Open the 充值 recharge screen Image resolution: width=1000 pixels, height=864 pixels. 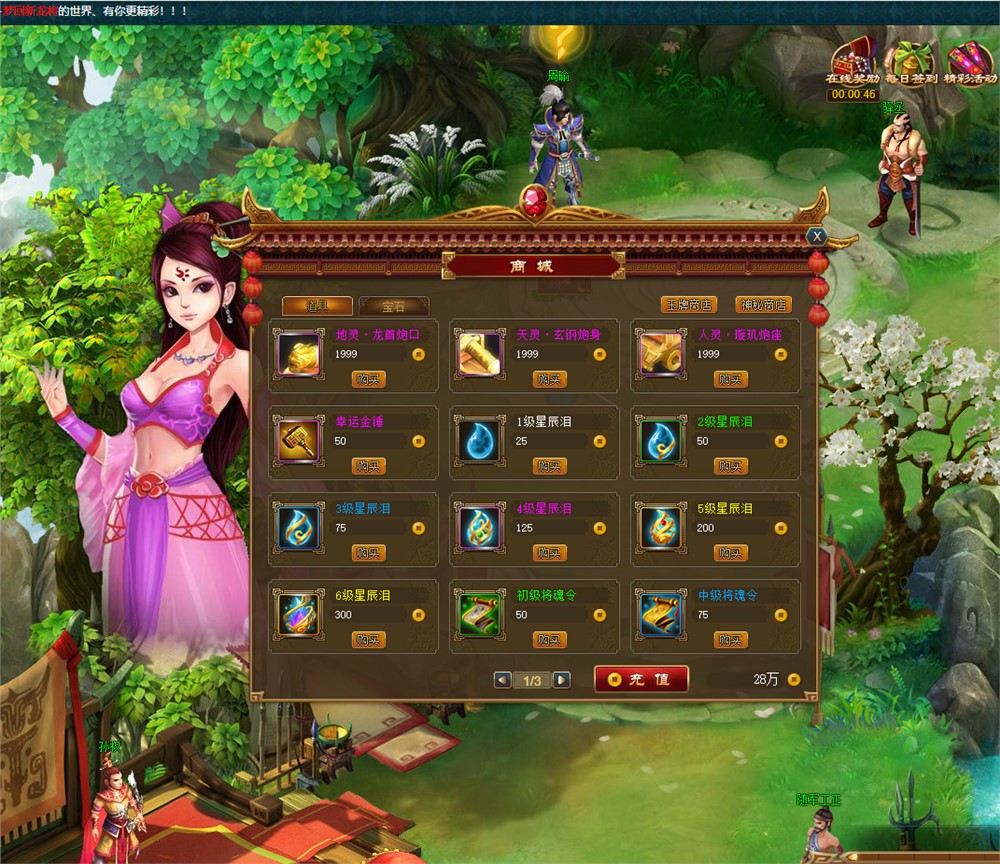[x=641, y=679]
